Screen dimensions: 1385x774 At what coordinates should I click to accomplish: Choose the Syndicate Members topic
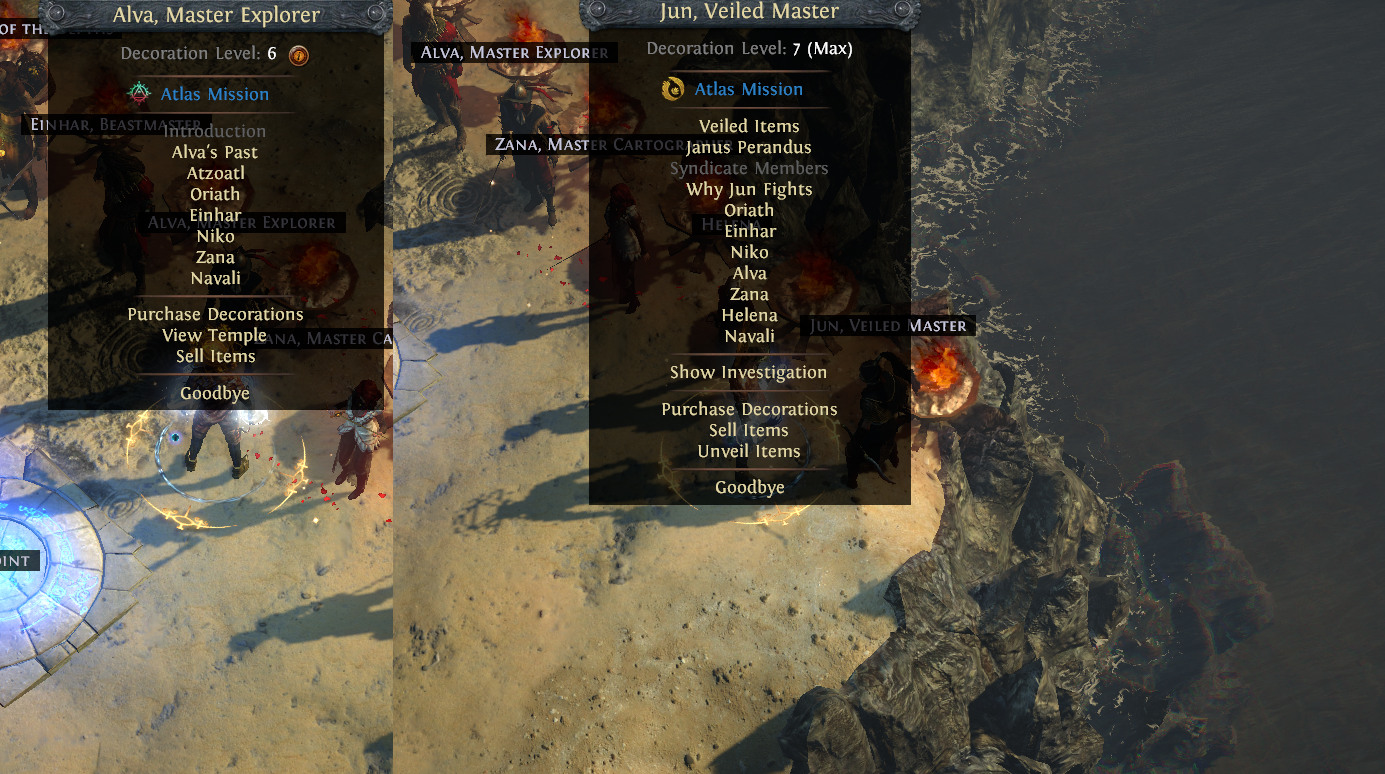(x=749, y=168)
